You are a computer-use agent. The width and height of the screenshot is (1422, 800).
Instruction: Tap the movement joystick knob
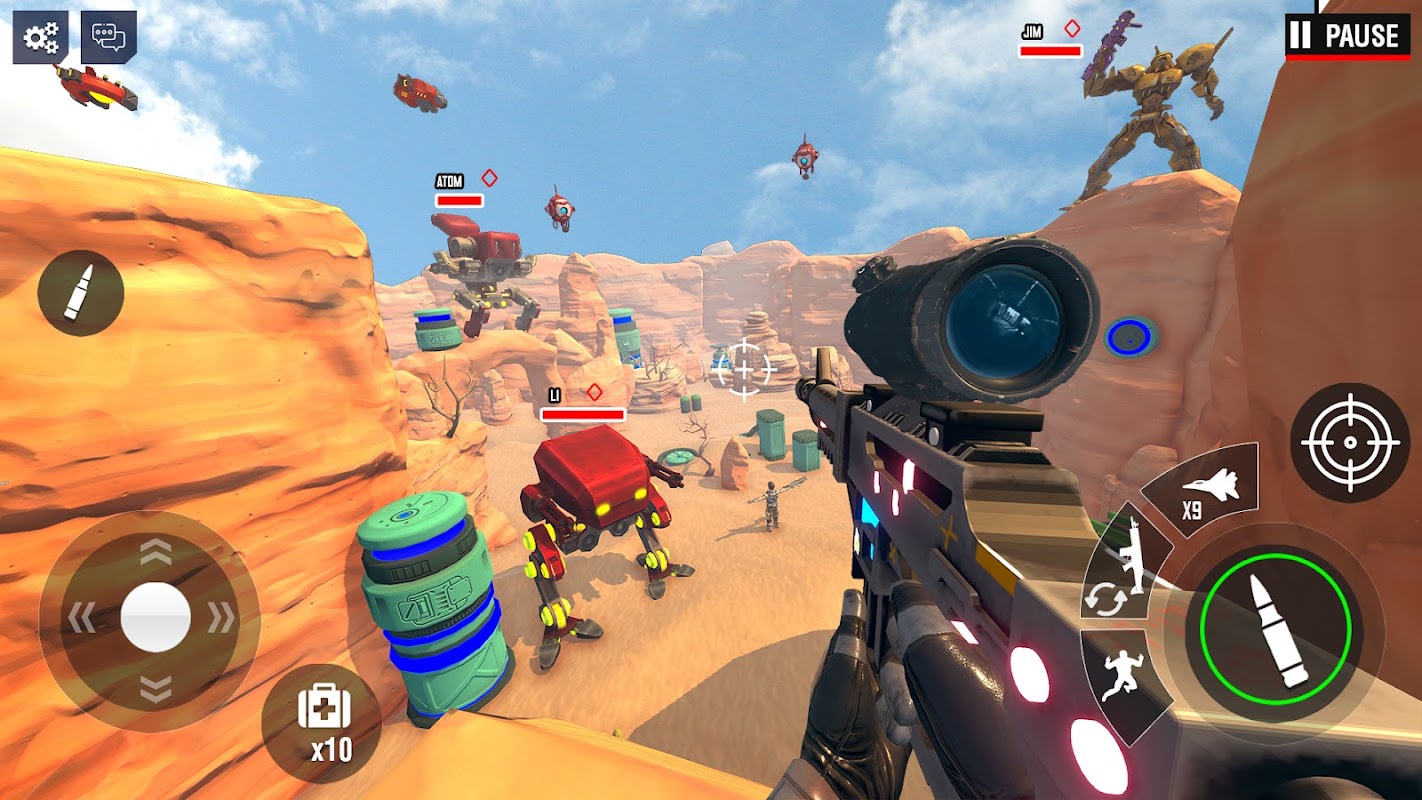[x=155, y=618]
